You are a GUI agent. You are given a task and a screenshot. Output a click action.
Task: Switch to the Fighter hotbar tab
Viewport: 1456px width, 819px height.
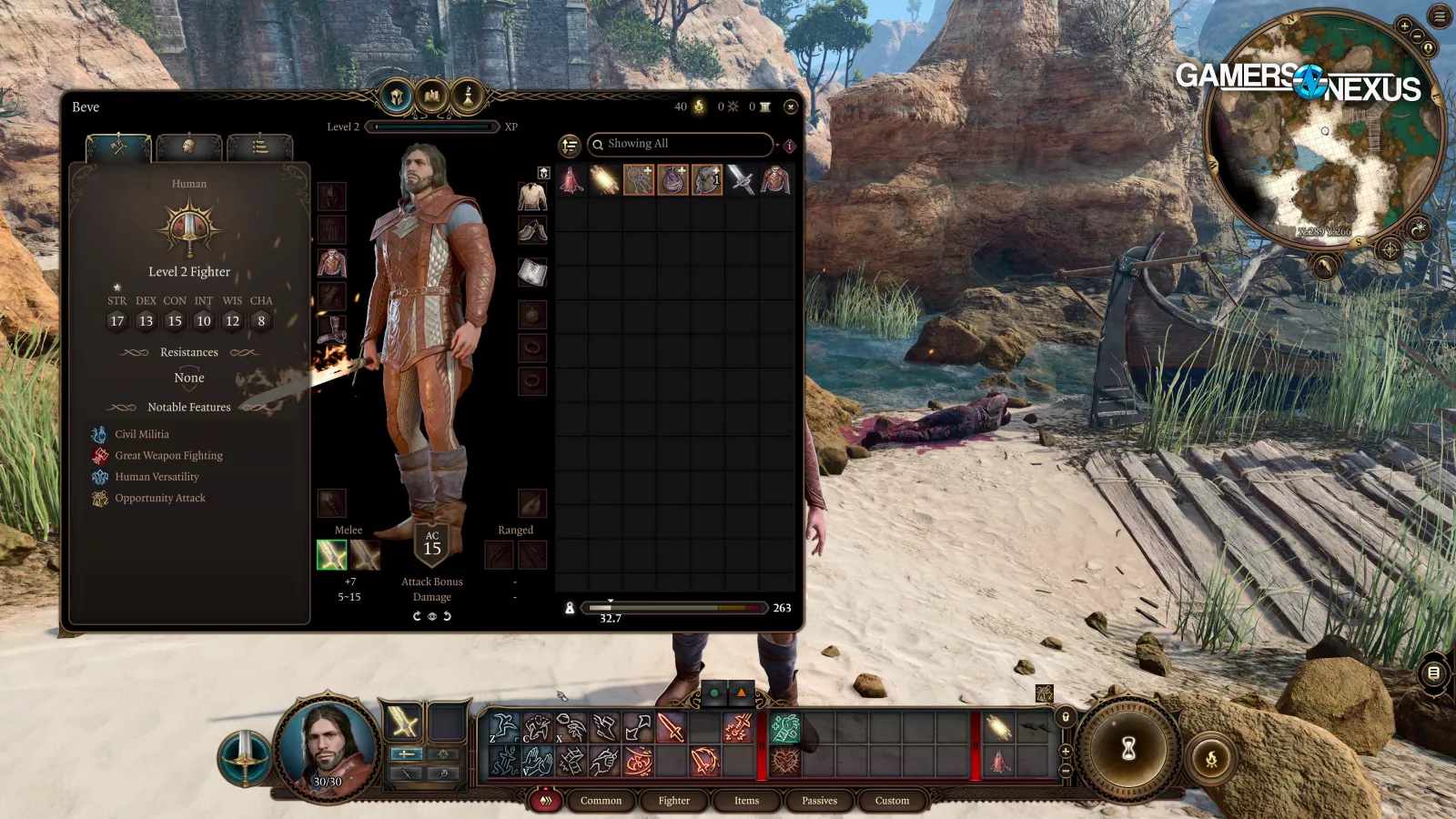point(673,801)
